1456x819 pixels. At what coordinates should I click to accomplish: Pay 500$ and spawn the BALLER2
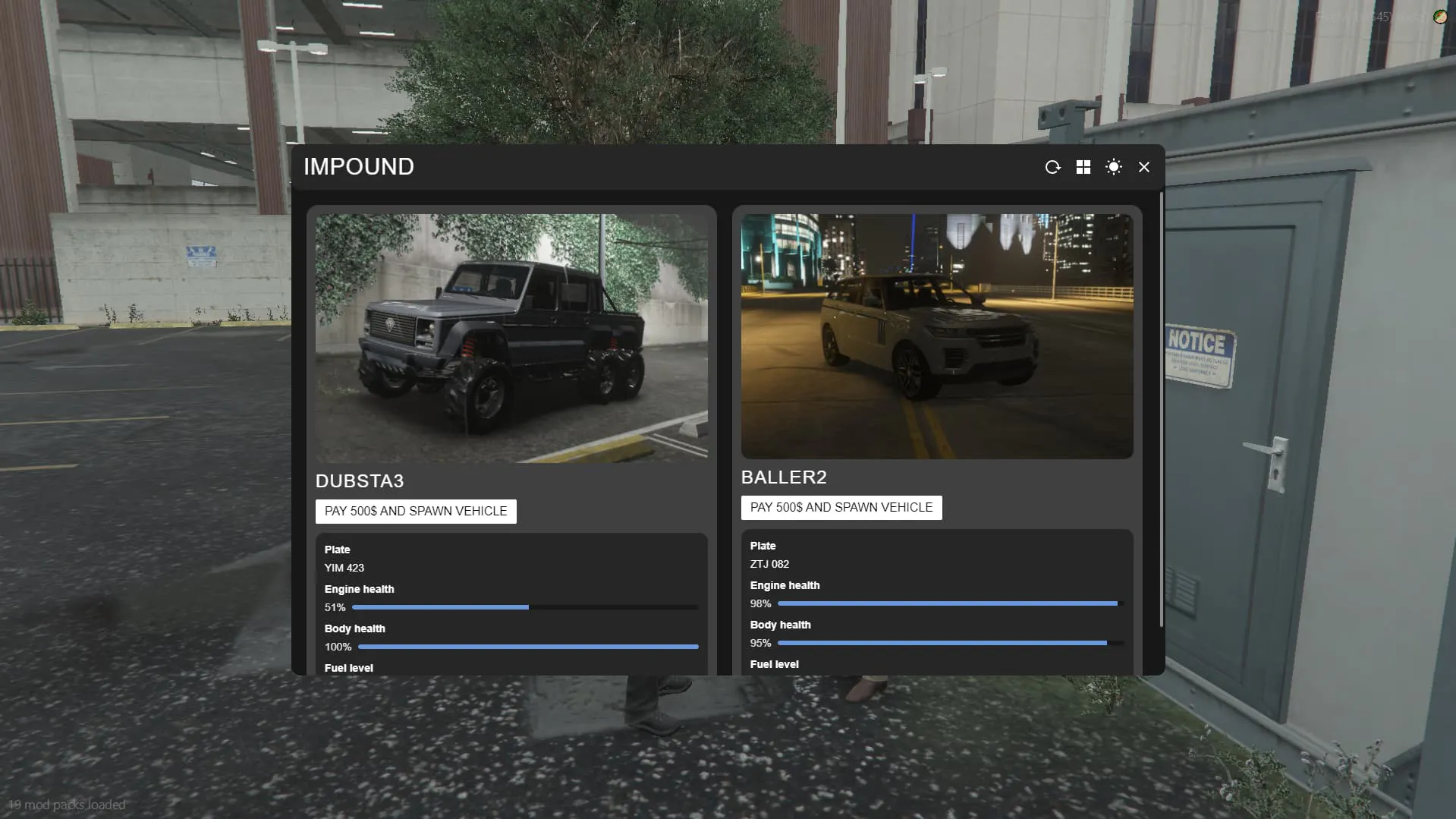pyautogui.click(x=841, y=507)
